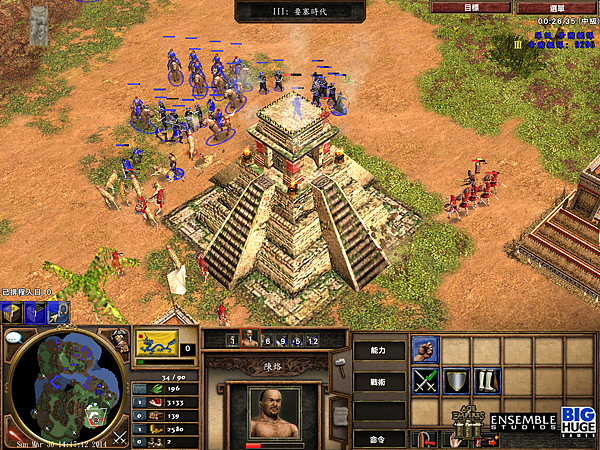The image size is (600, 450).
Task: Choose the shield defend stance
Action: tap(456, 381)
